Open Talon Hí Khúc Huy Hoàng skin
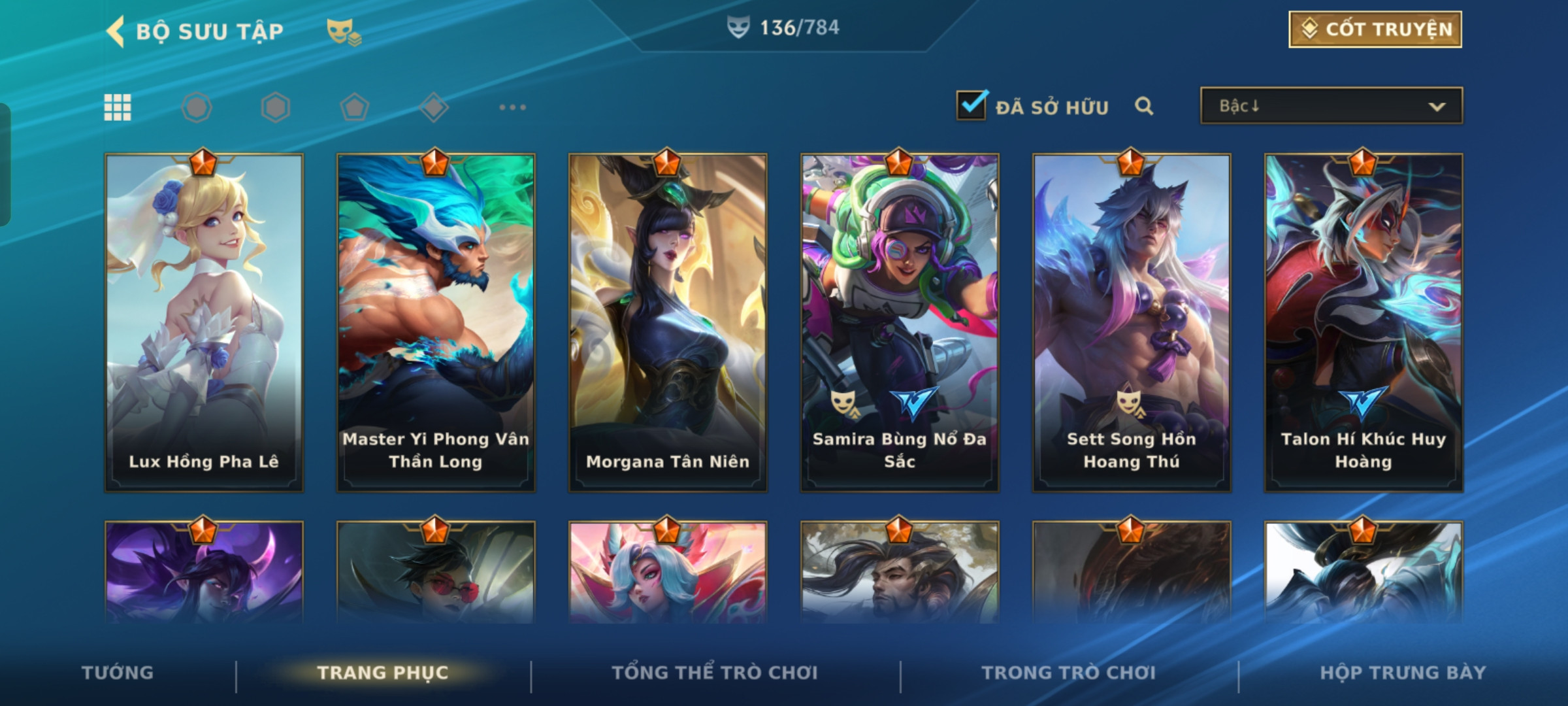Image resolution: width=1568 pixels, height=706 pixels. pyautogui.click(x=1364, y=322)
